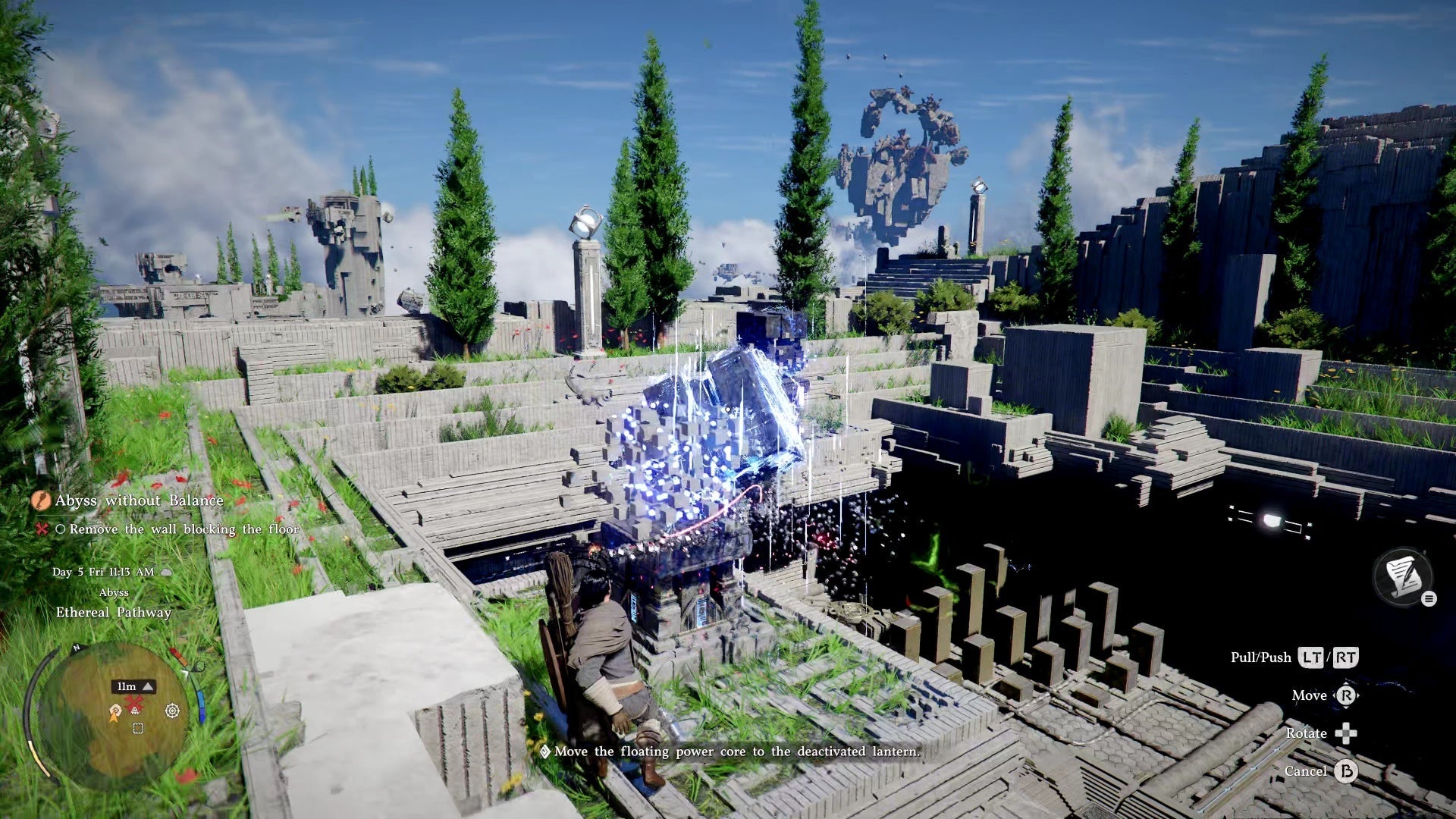Click the gear-shaped marker on the minimap
Viewport: 1456px width, 819px height.
[172, 711]
